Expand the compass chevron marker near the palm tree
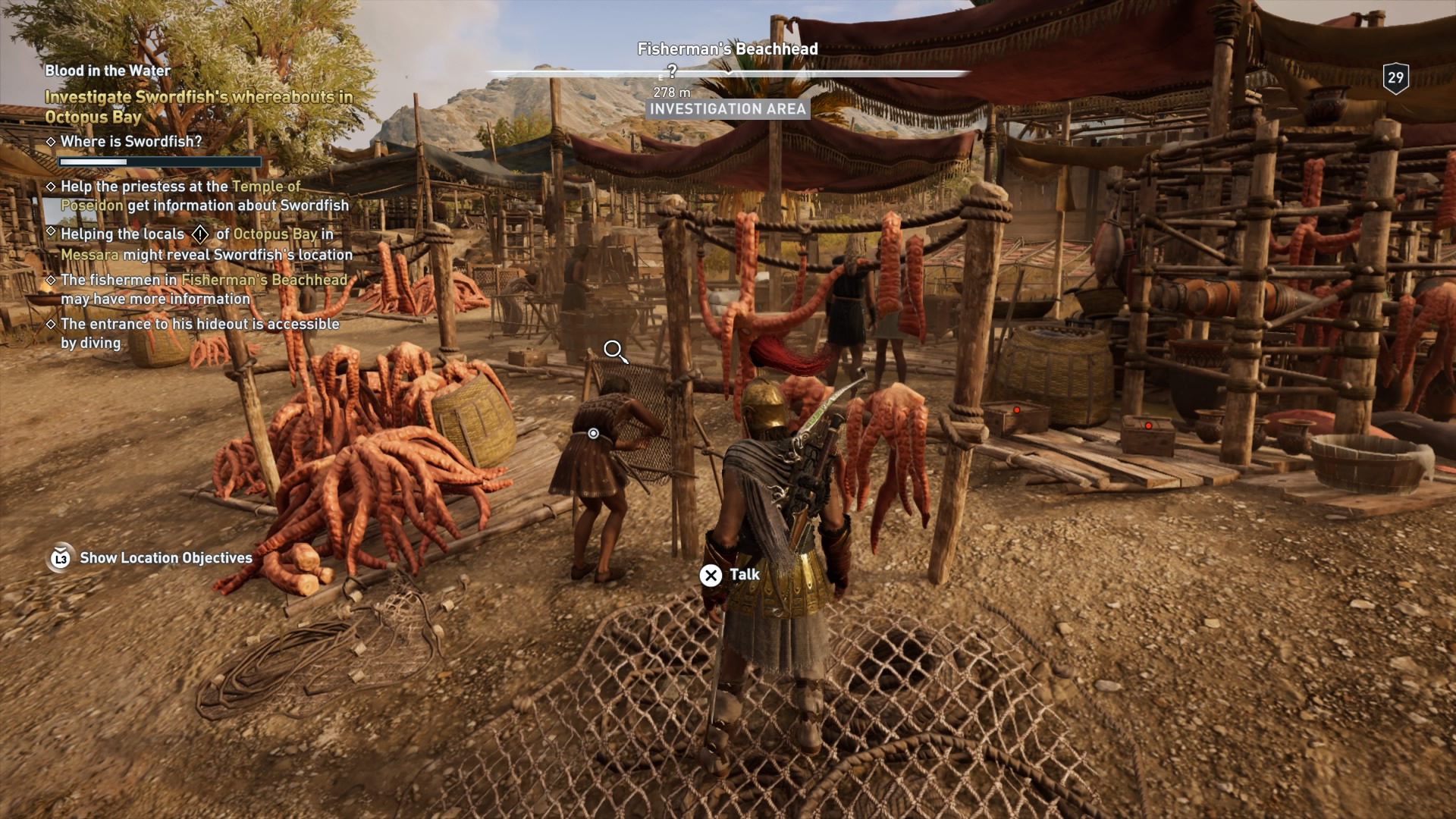Image resolution: width=1456 pixels, height=819 pixels. [728, 73]
